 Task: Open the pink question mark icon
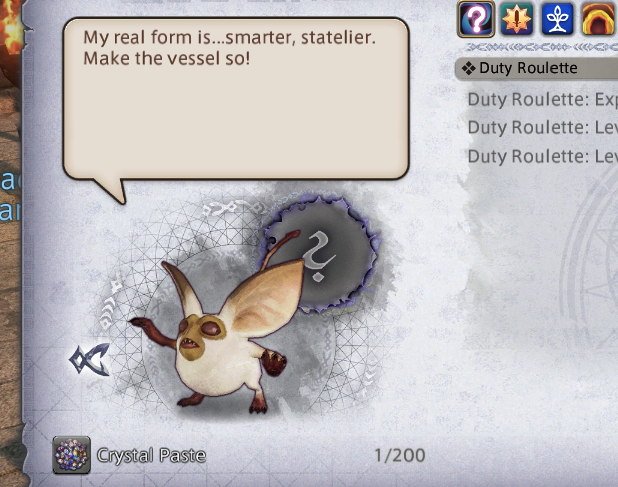click(x=475, y=18)
